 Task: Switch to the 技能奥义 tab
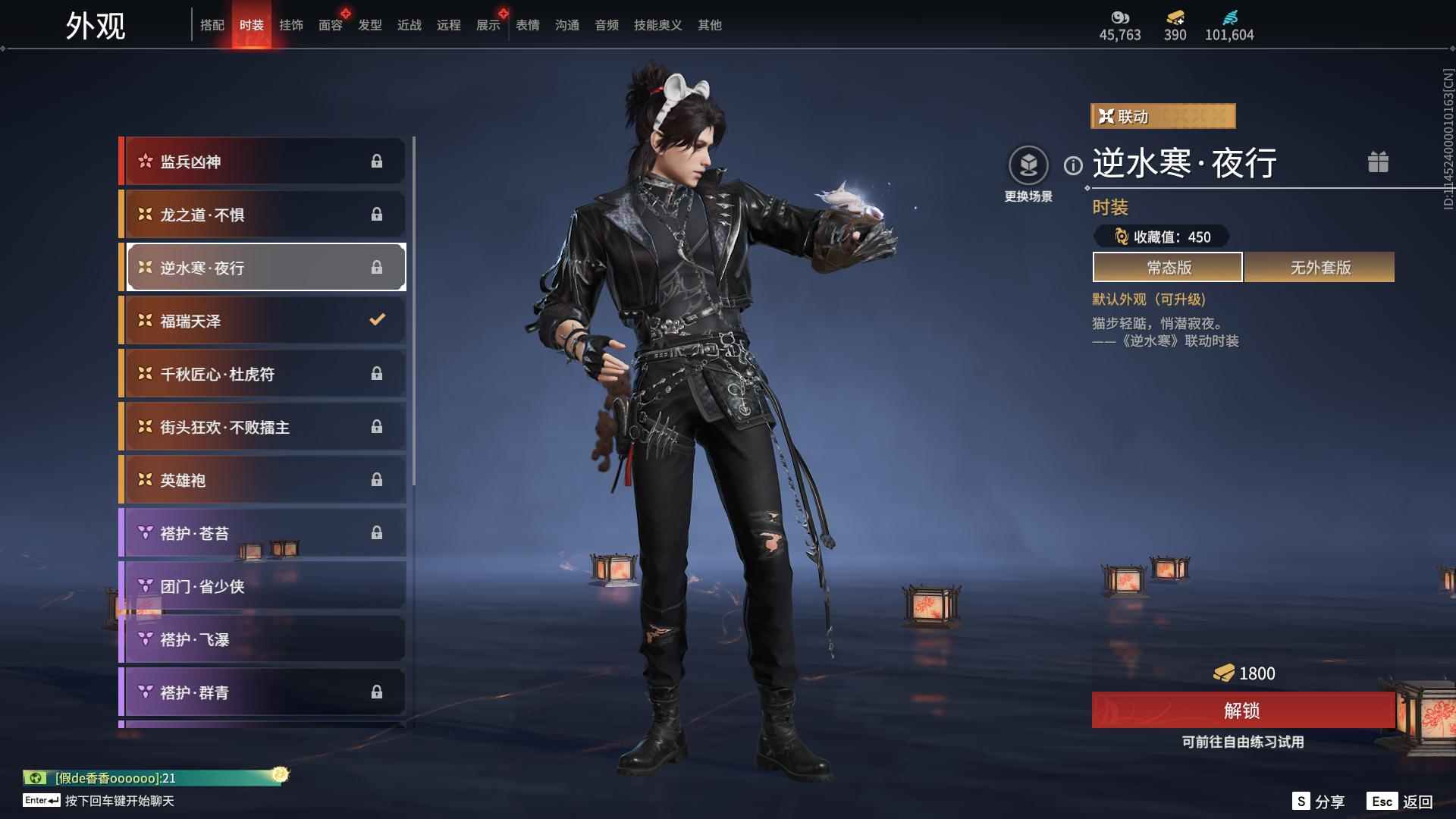tap(657, 25)
